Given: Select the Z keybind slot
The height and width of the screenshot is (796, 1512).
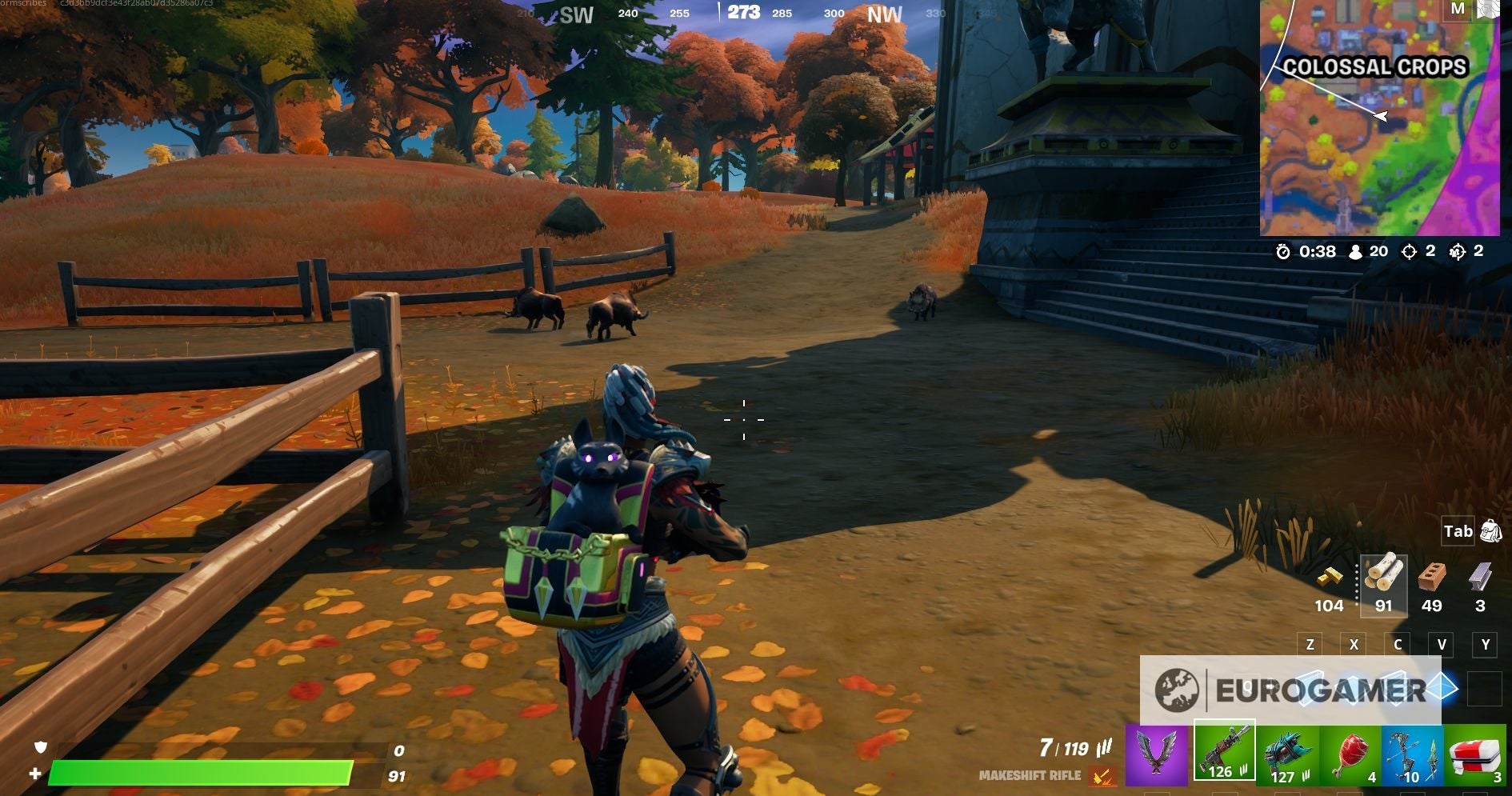Looking at the screenshot, I should [1310, 644].
